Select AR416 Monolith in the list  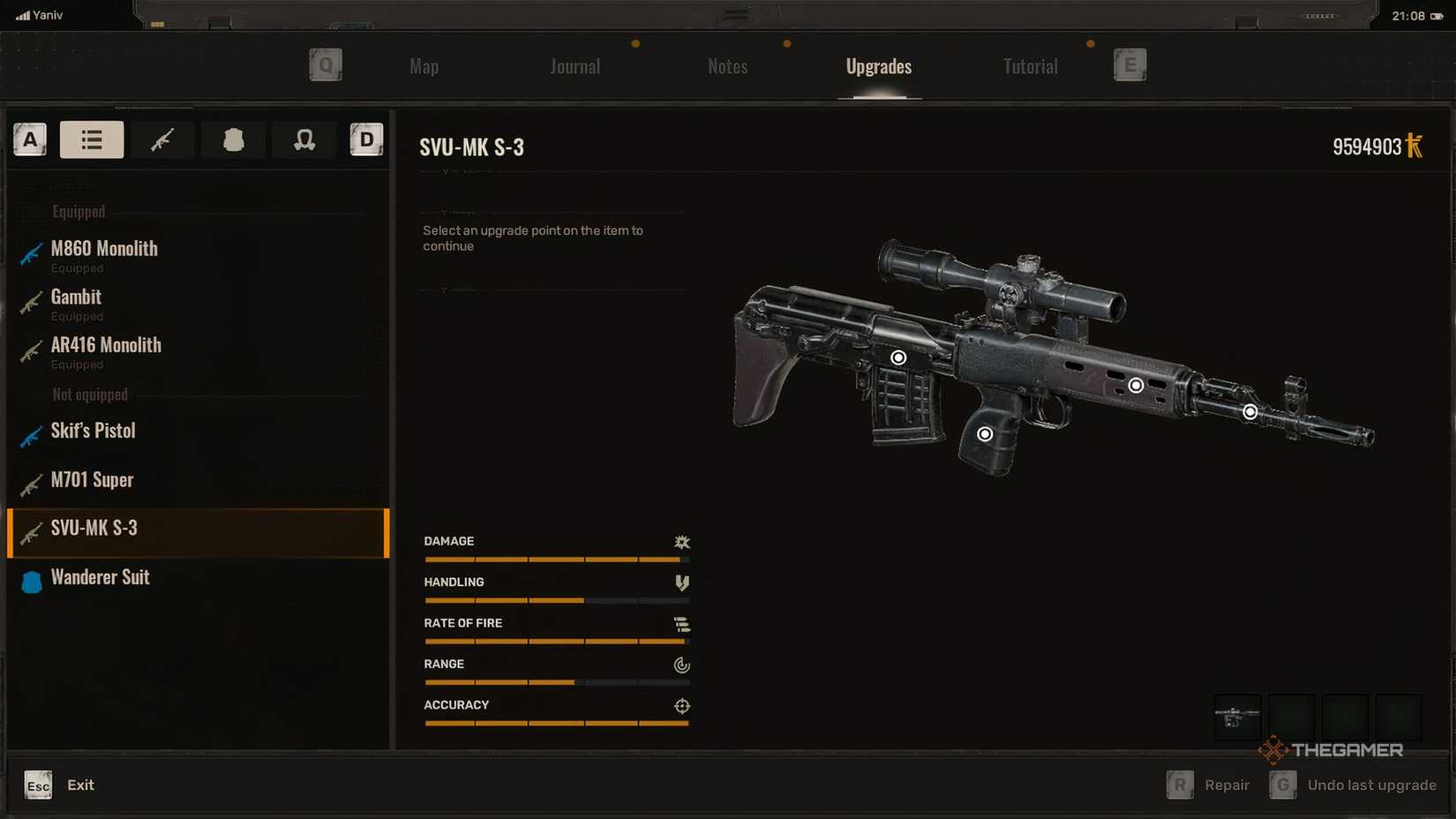coord(106,346)
